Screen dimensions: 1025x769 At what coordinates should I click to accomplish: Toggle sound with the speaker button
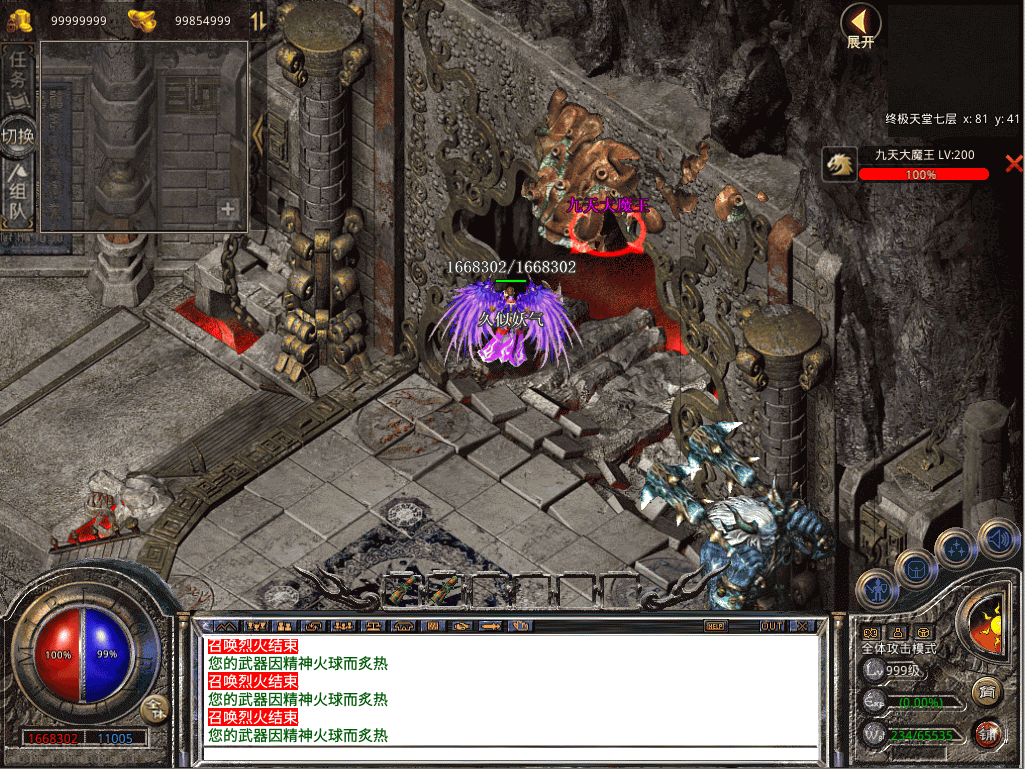click(x=996, y=537)
